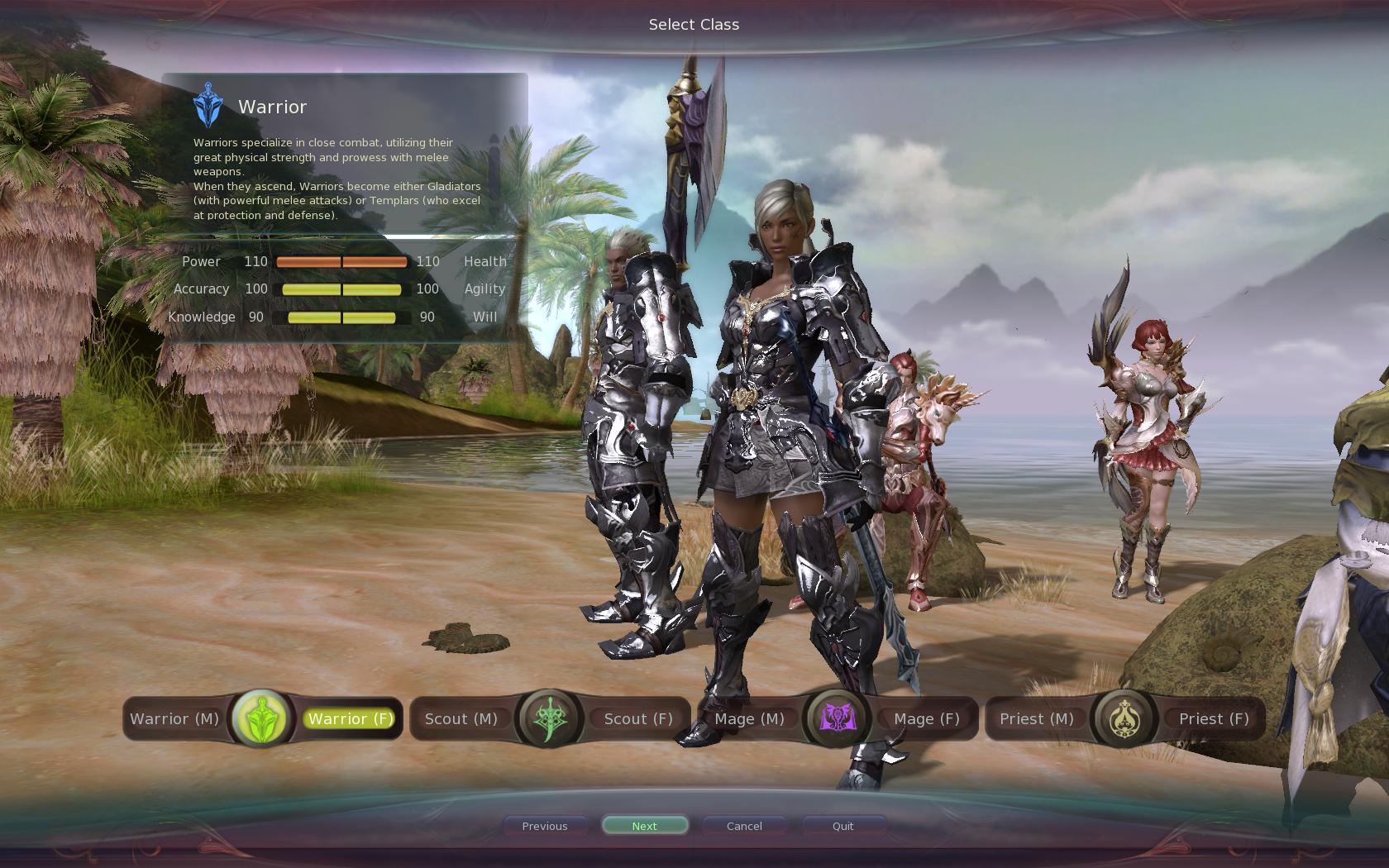Screen dimensions: 1389x868
Task: Choose the Mage (M) class
Action: pos(749,719)
